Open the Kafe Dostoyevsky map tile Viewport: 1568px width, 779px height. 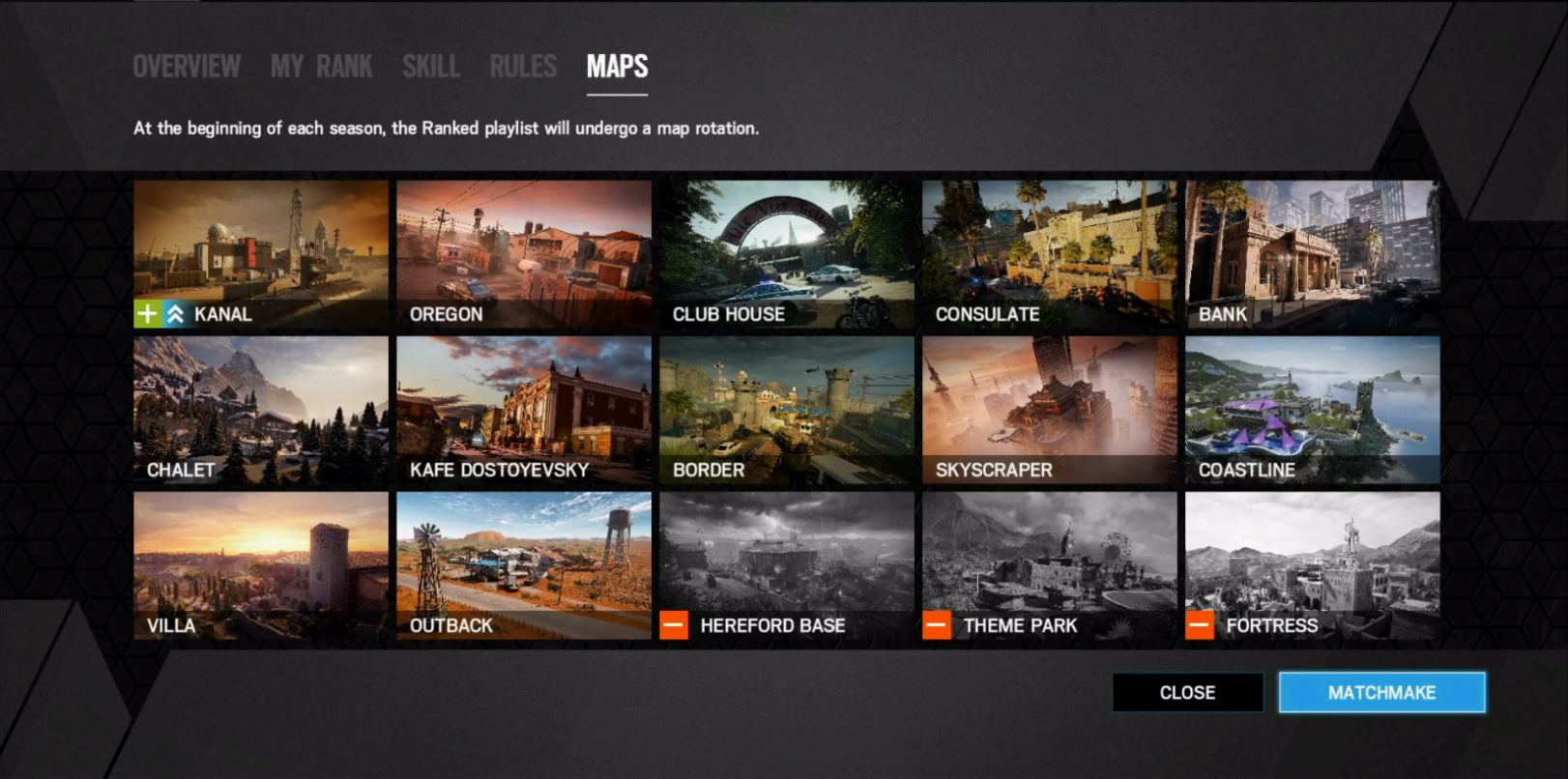pyautogui.click(x=524, y=410)
